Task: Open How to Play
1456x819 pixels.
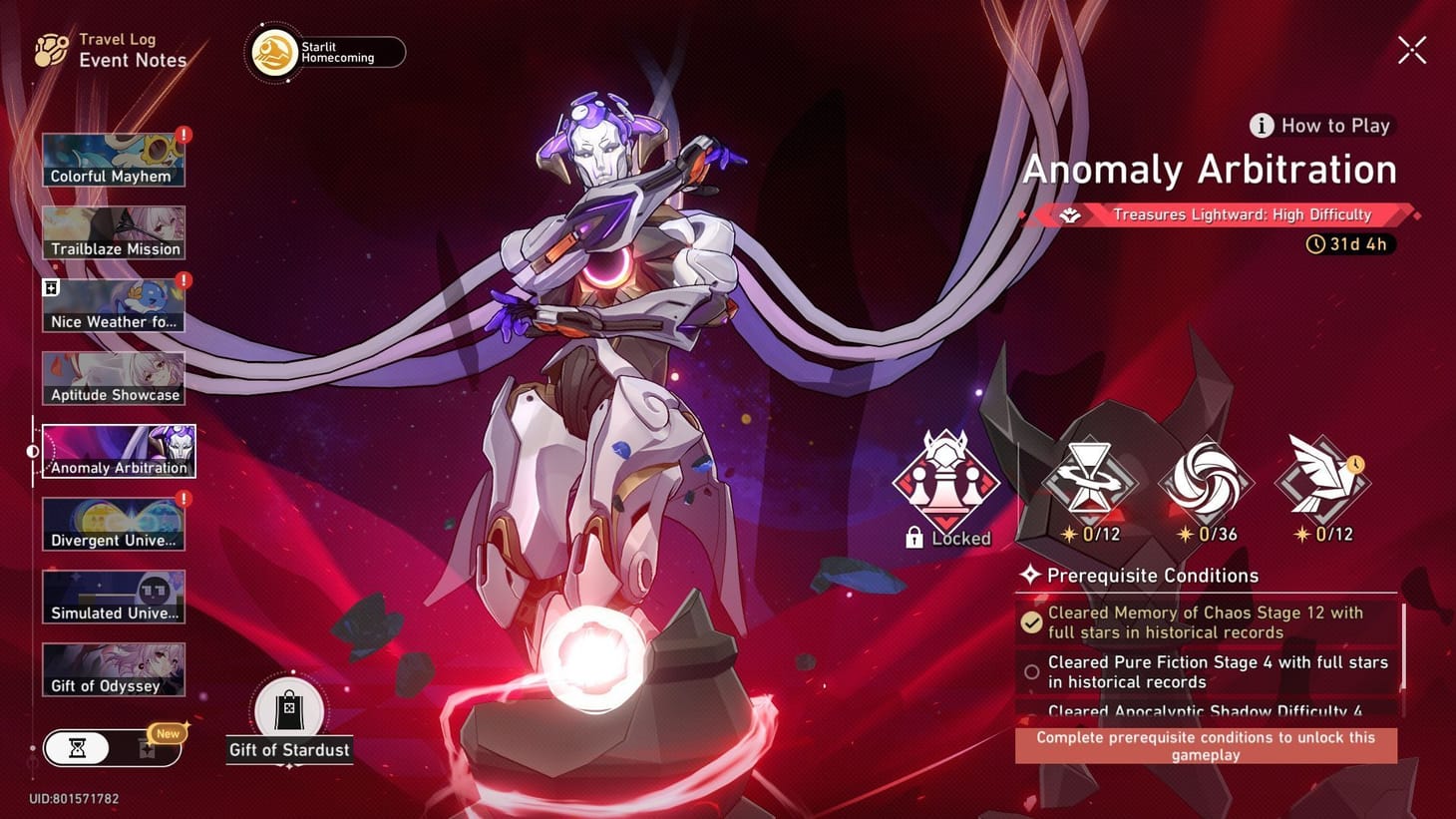Action: tap(1320, 125)
